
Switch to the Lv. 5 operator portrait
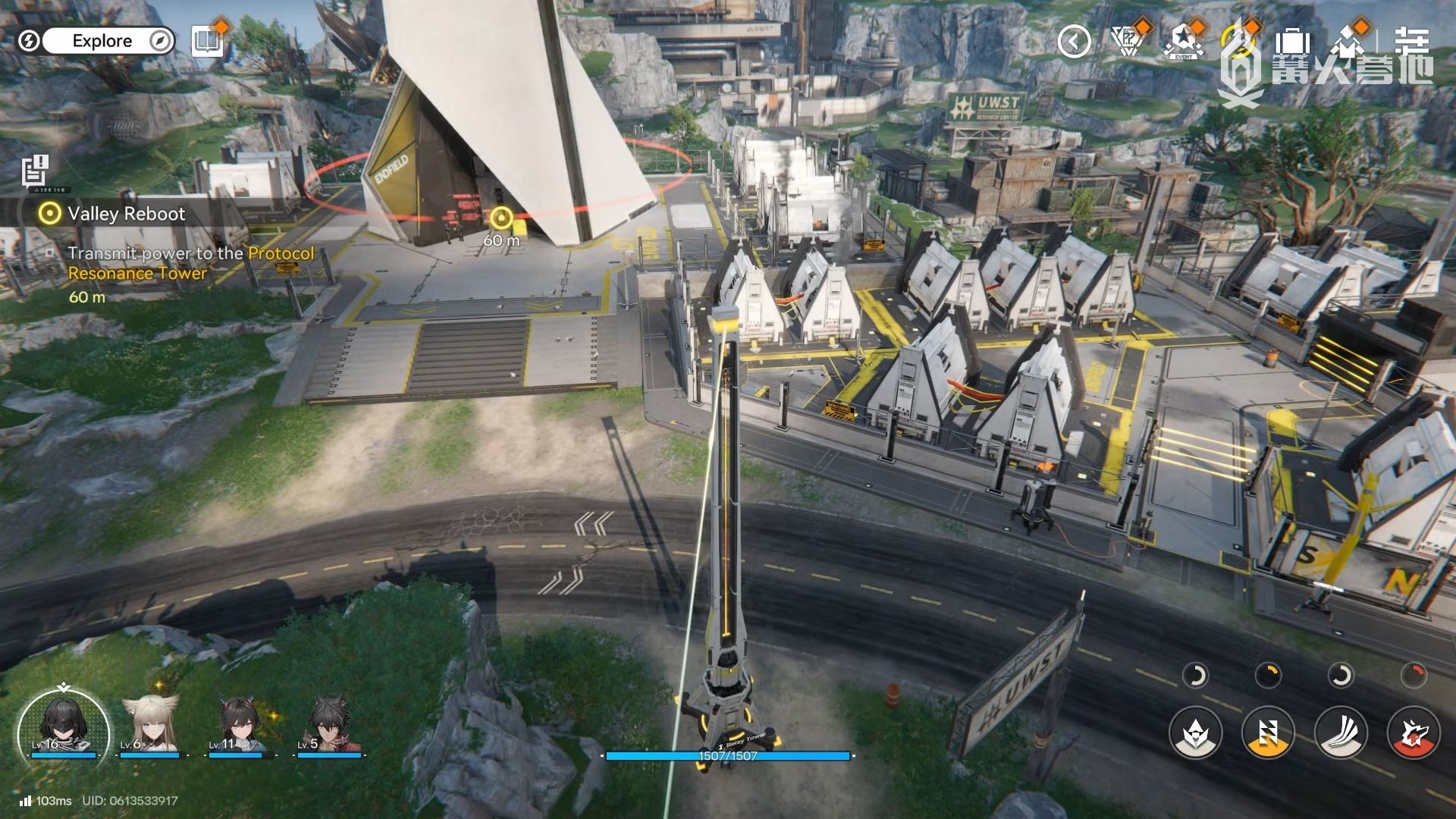[329, 724]
